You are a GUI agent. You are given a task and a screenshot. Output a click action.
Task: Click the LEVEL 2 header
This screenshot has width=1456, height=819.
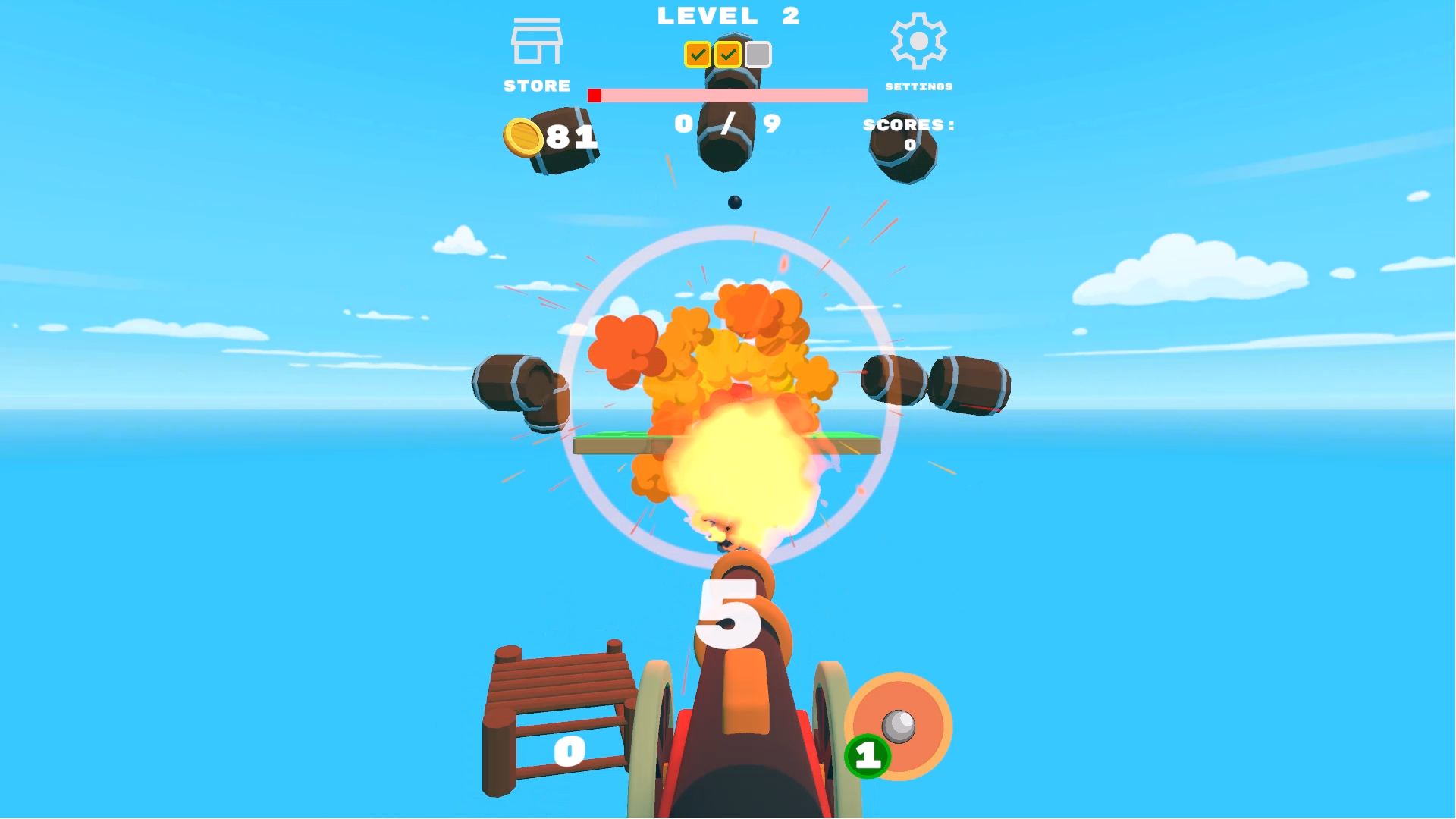tap(727, 15)
